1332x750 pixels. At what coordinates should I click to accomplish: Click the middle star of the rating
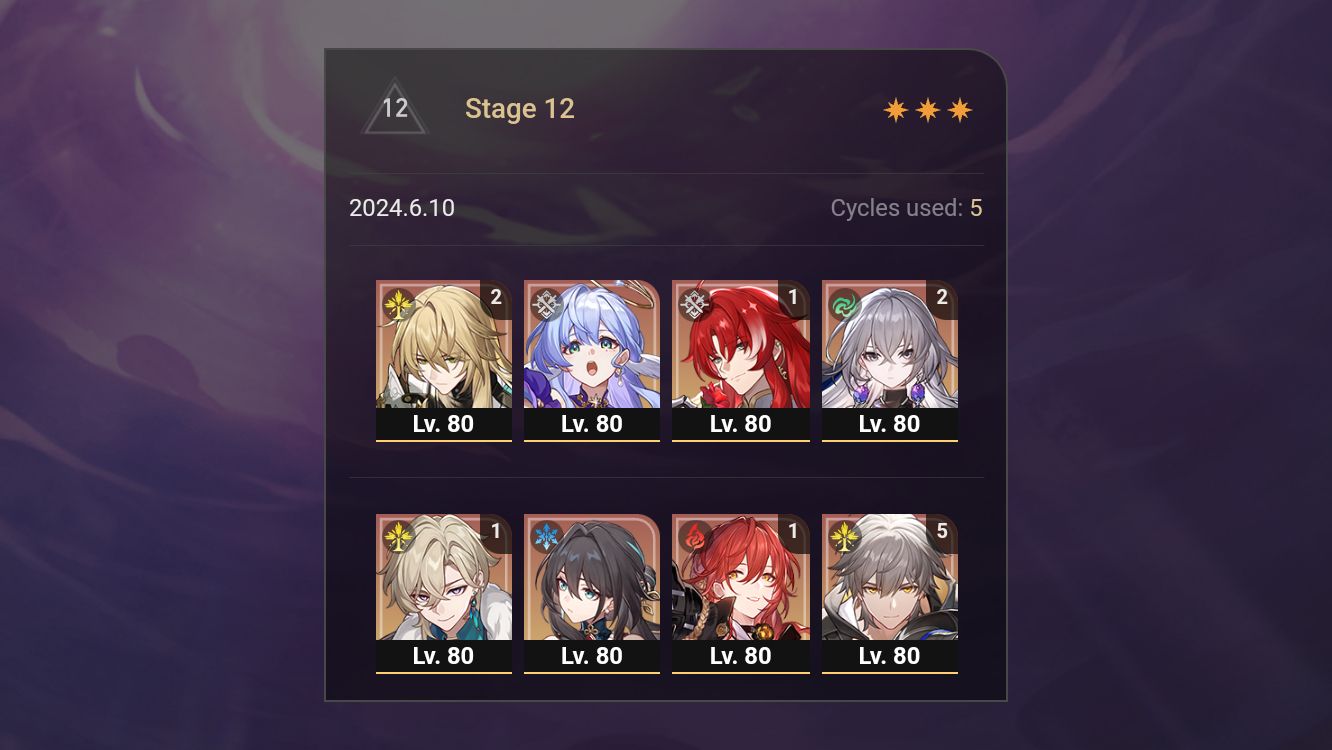point(927,109)
